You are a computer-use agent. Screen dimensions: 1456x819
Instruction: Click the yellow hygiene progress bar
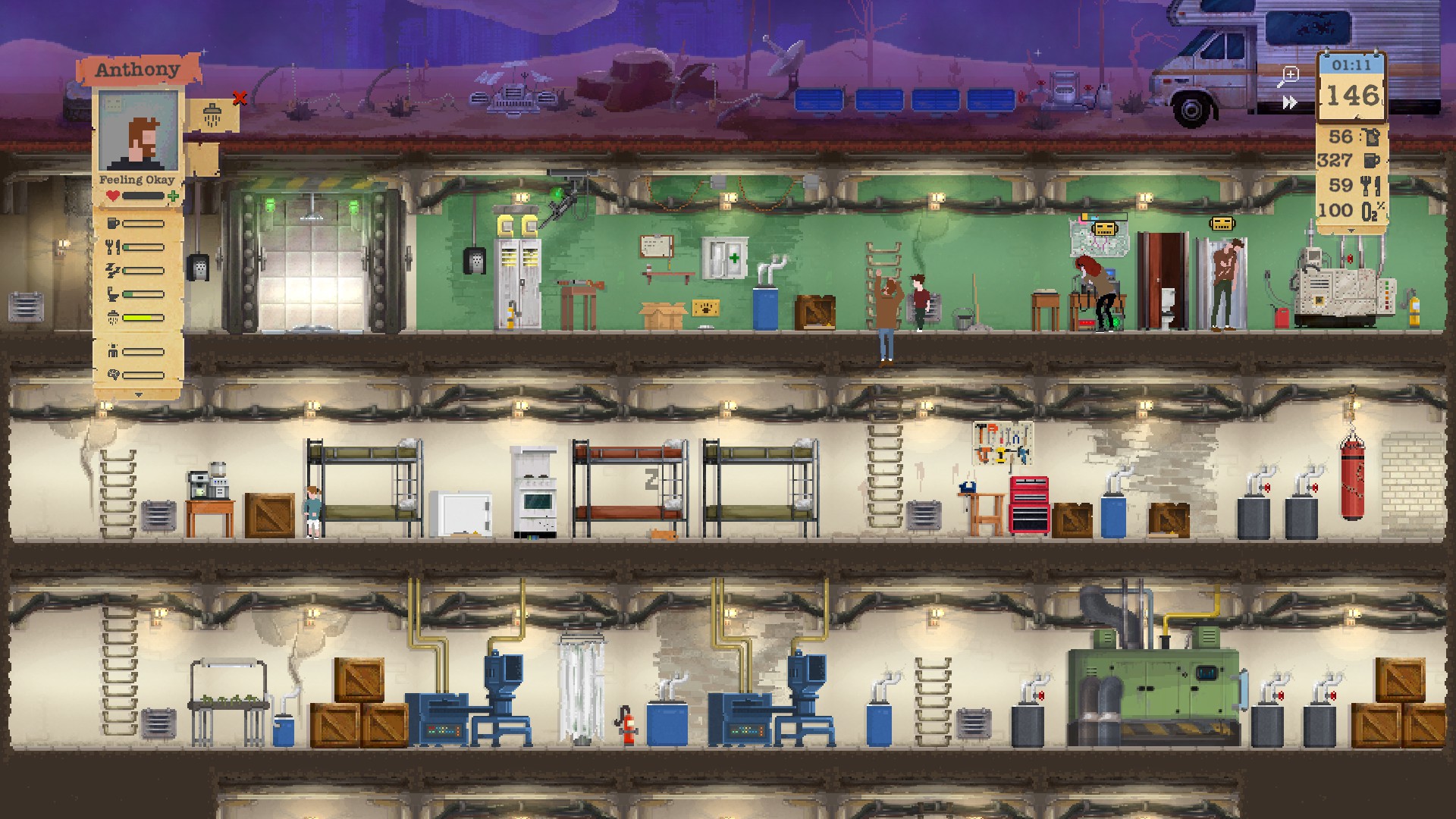tap(142, 316)
